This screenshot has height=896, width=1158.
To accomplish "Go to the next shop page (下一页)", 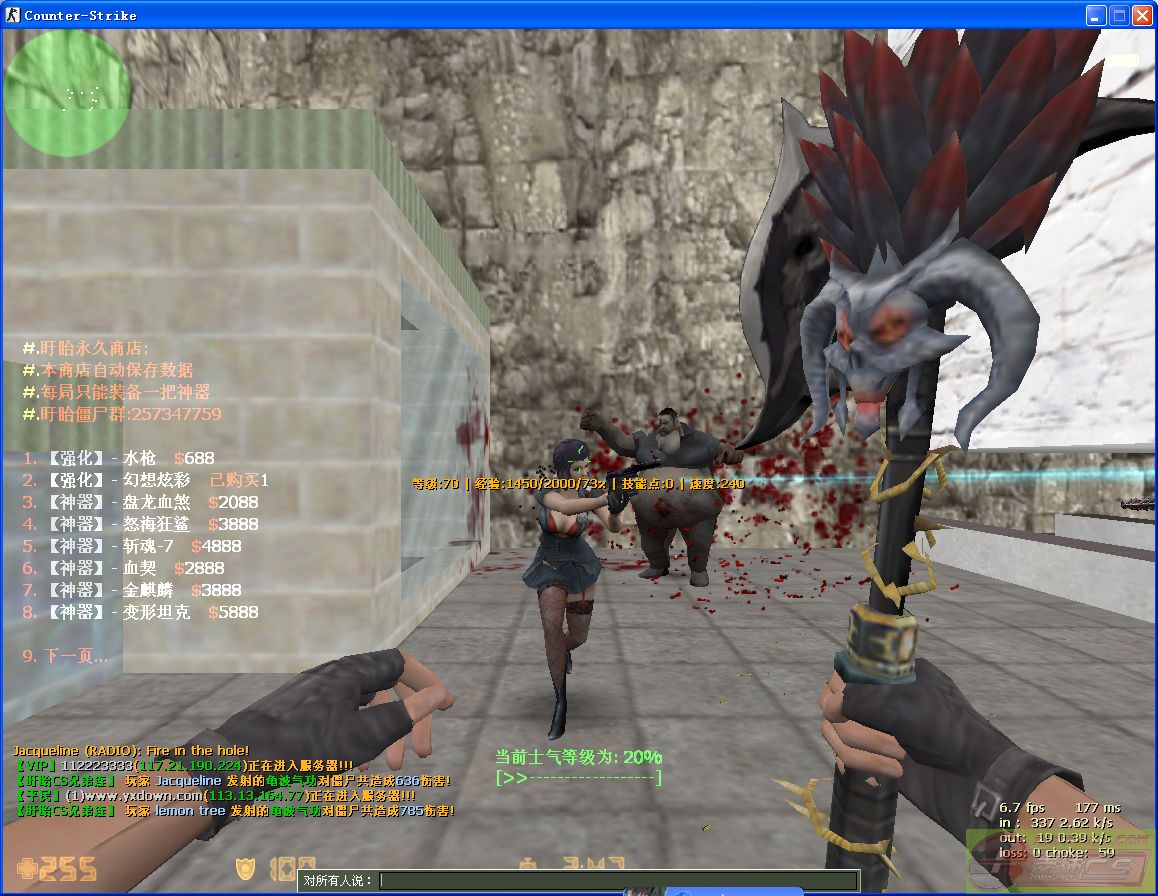I will click(65, 656).
